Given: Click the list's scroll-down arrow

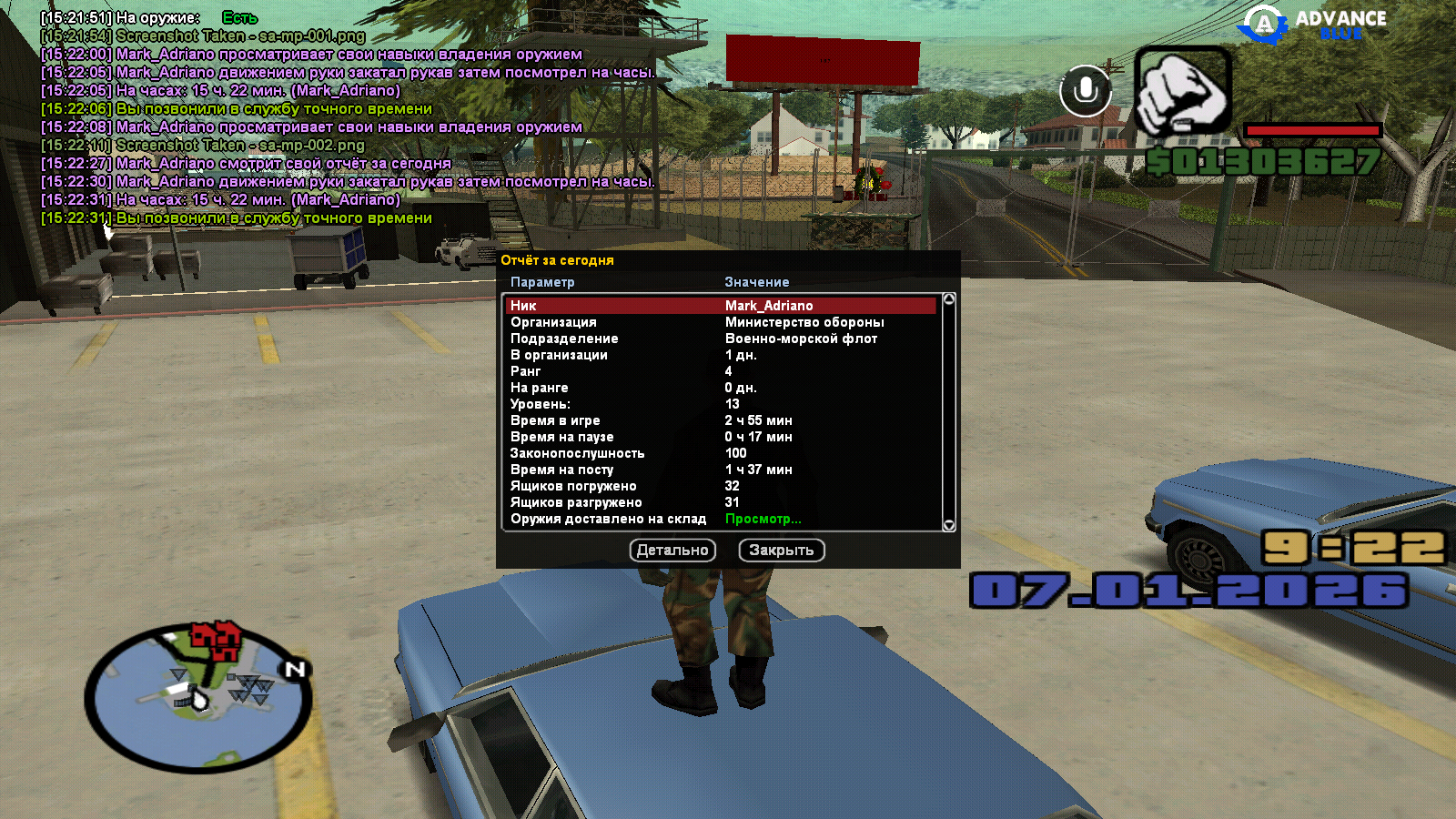Looking at the screenshot, I should (949, 525).
